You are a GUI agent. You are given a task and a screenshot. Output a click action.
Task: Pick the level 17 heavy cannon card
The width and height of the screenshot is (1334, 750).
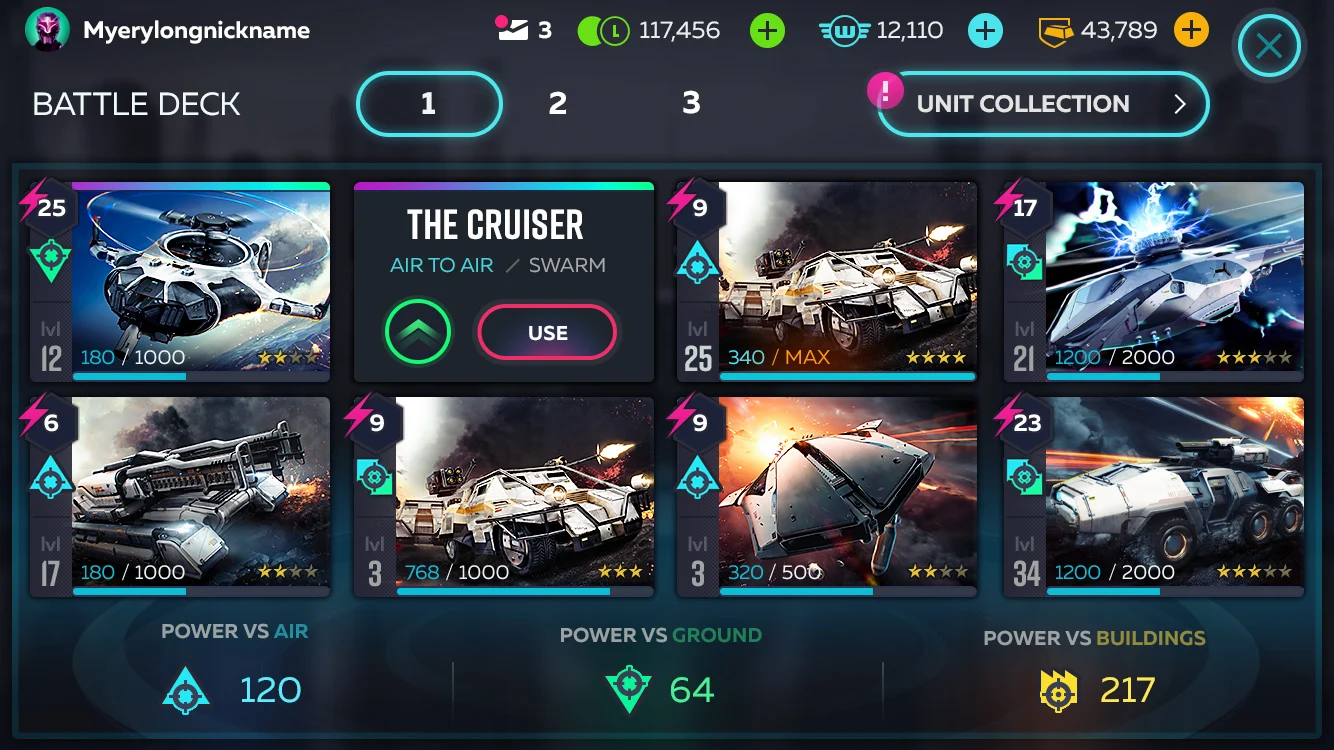[200, 495]
